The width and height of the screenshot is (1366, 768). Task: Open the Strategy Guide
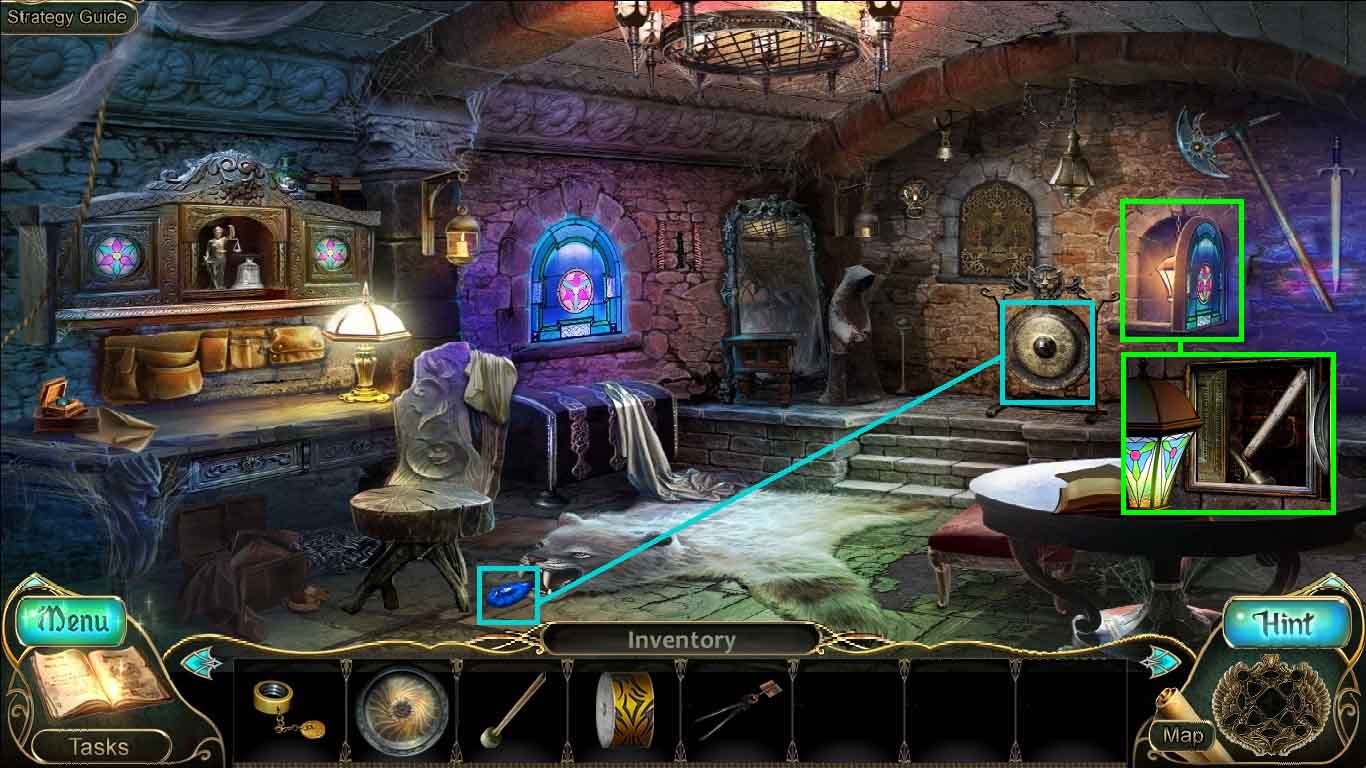pyautogui.click(x=67, y=17)
